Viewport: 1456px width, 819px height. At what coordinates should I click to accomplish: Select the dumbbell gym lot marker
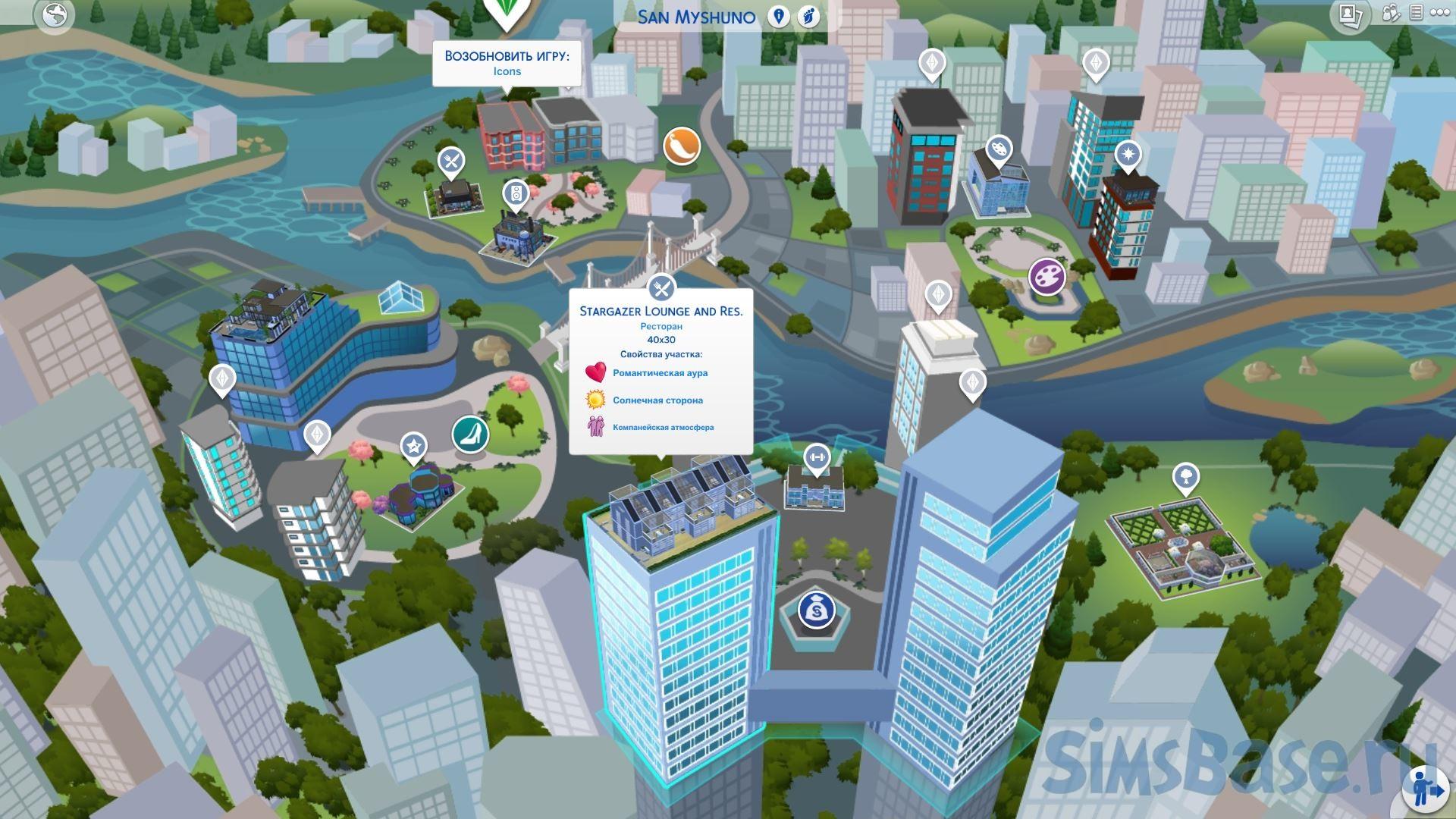tap(817, 457)
